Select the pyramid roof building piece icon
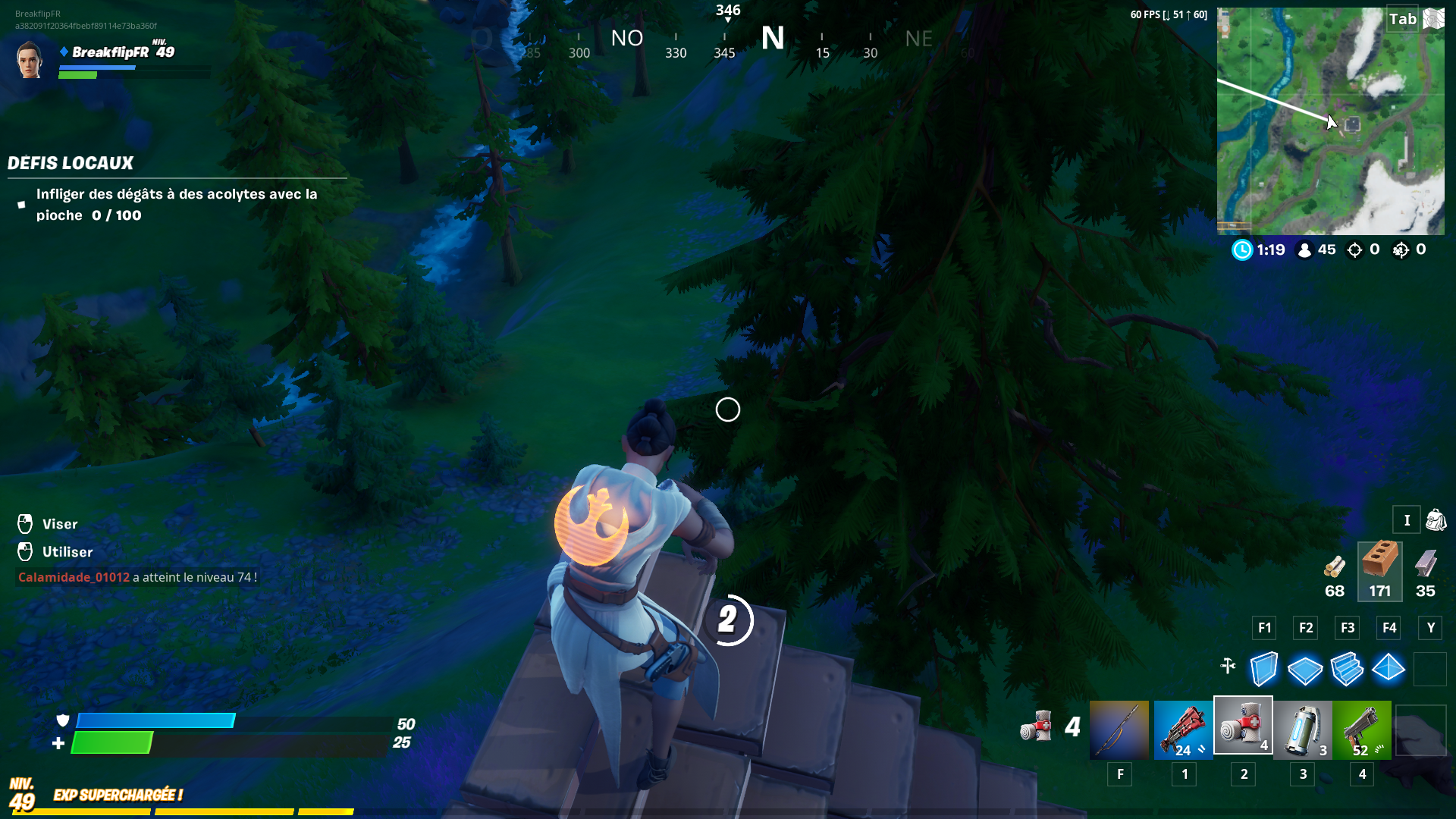Viewport: 1456px width, 819px height. tap(1389, 669)
